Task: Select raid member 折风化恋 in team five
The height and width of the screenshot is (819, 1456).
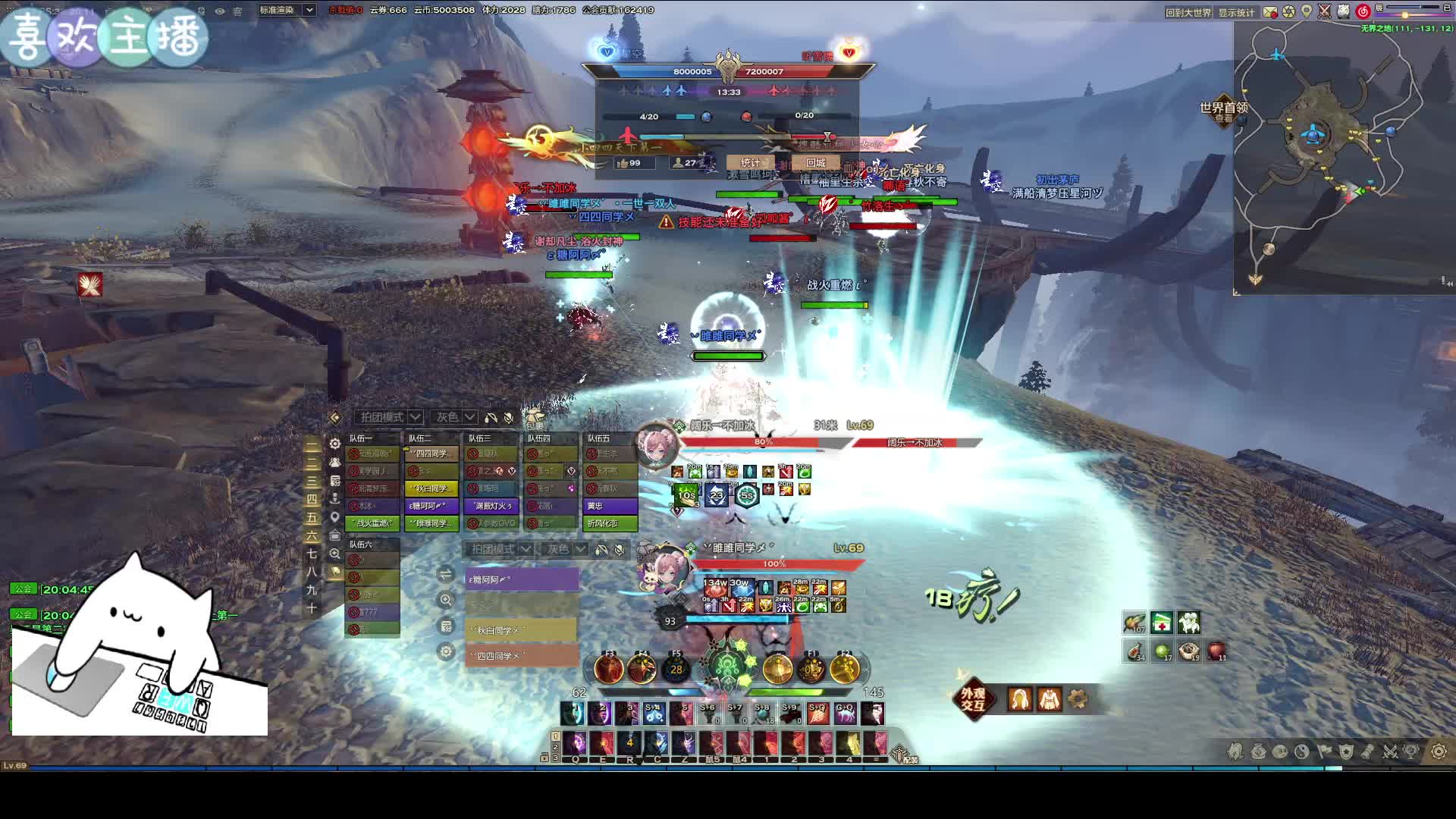Action: point(610,523)
